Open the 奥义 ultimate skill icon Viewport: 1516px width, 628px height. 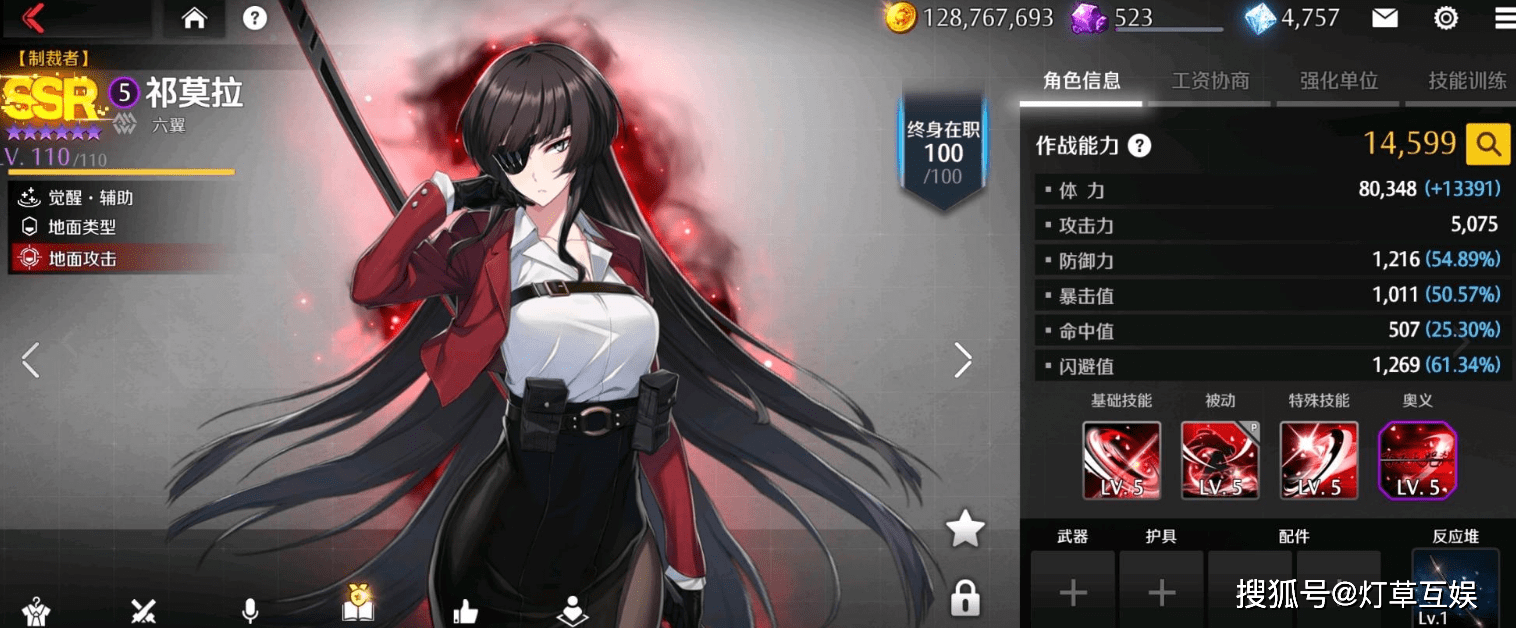(1417, 460)
